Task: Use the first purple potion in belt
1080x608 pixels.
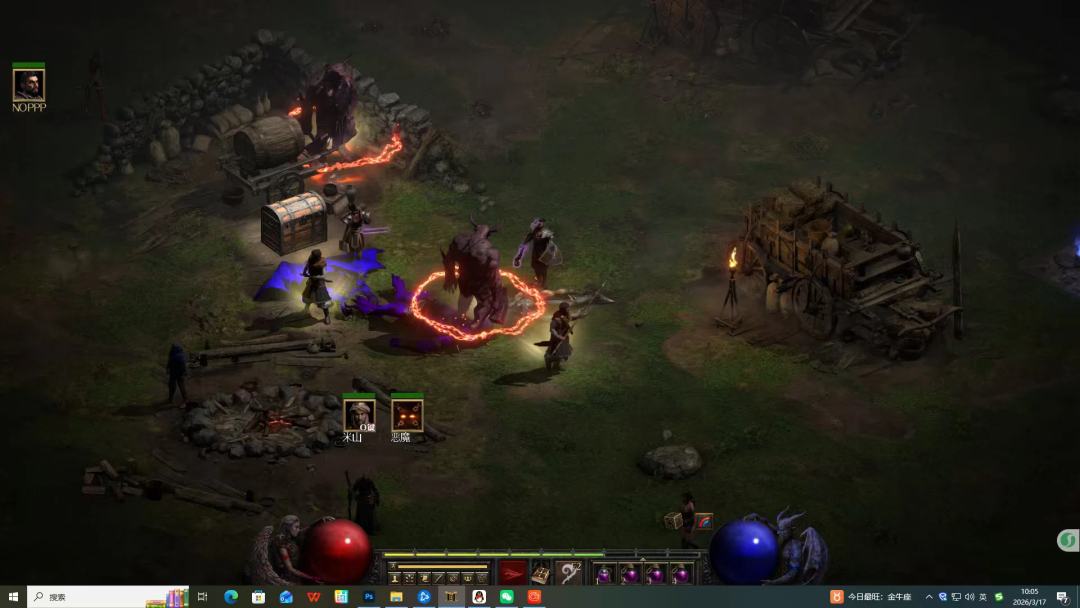Action: (605, 574)
